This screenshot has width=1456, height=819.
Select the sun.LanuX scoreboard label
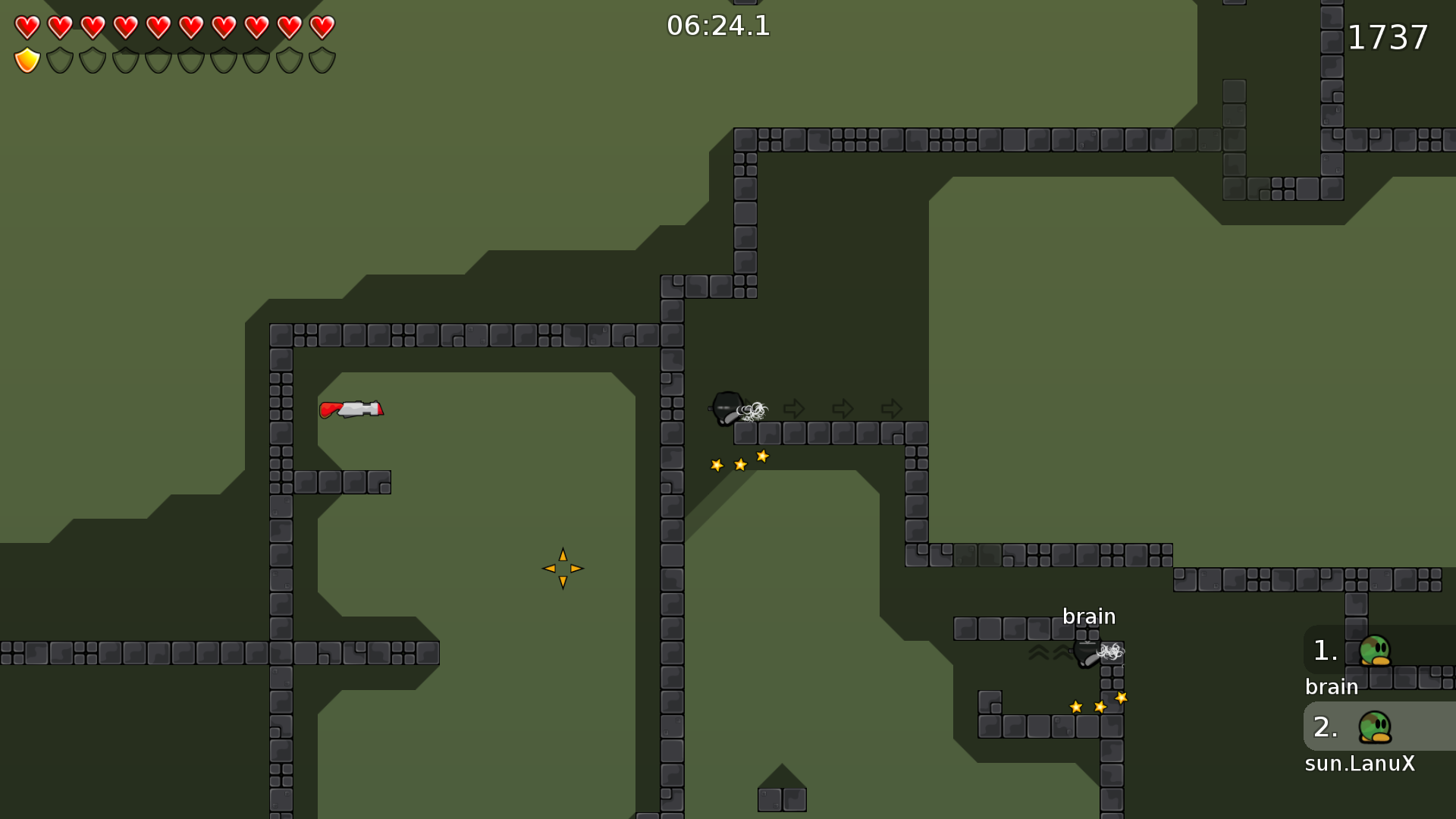[x=1360, y=764]
